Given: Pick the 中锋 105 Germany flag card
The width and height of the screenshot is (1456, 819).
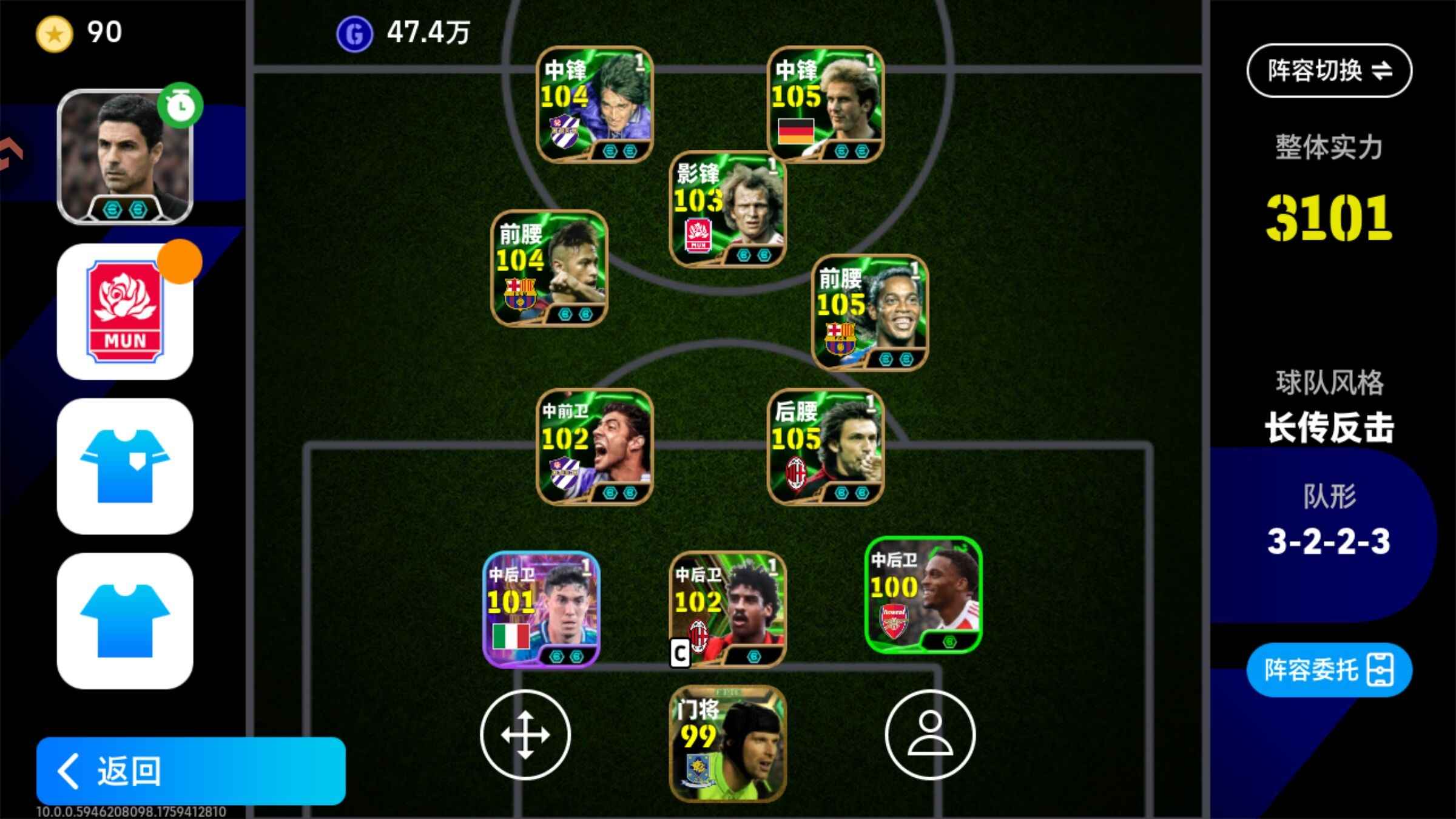Looking at the screenshot, I should pyautogui.click(x=826, y=104).
